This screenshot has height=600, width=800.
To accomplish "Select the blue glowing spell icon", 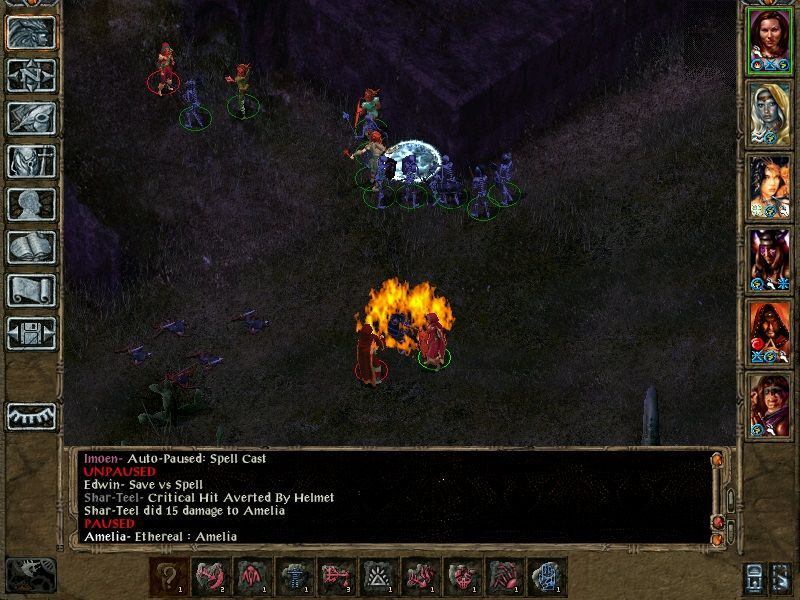I will 548,578.
